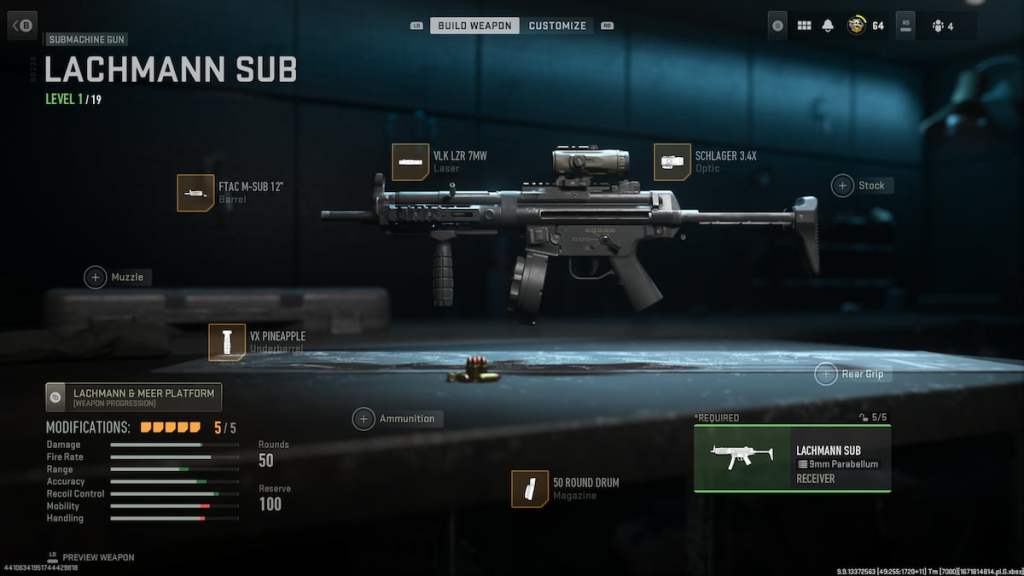Select the Lachmann Sub receiver card
Image resolution: width=1024 pixels, height=576 pixels.
click(792, 458)
